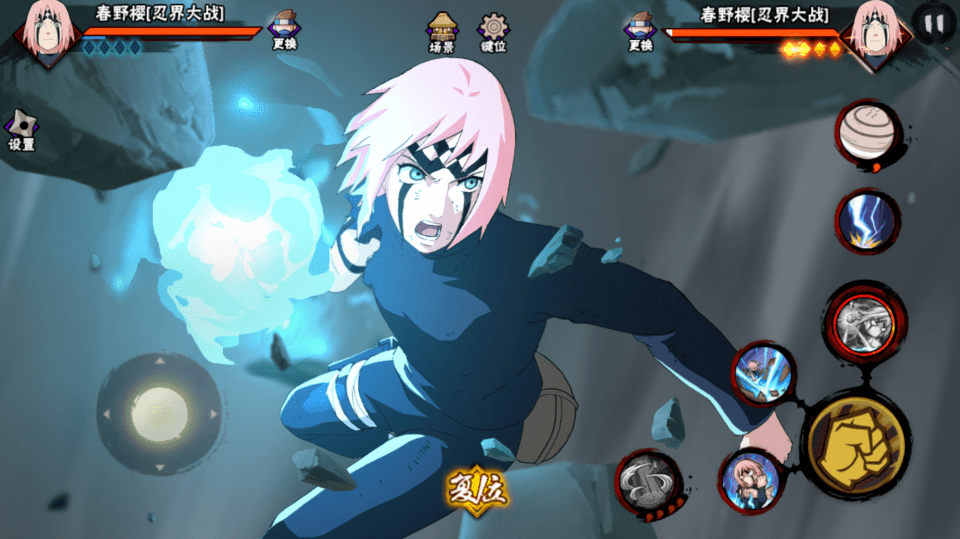The image size is (960, 539).
Task: Select the right opponent Sakura portrait
Action: (x=874, y=30)
